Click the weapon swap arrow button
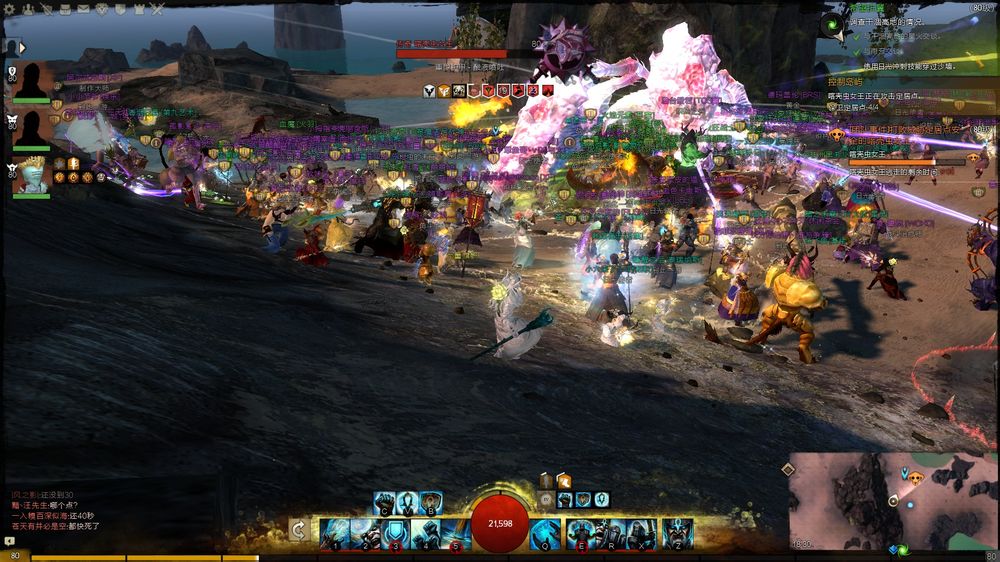 click(x=298, y=530)
